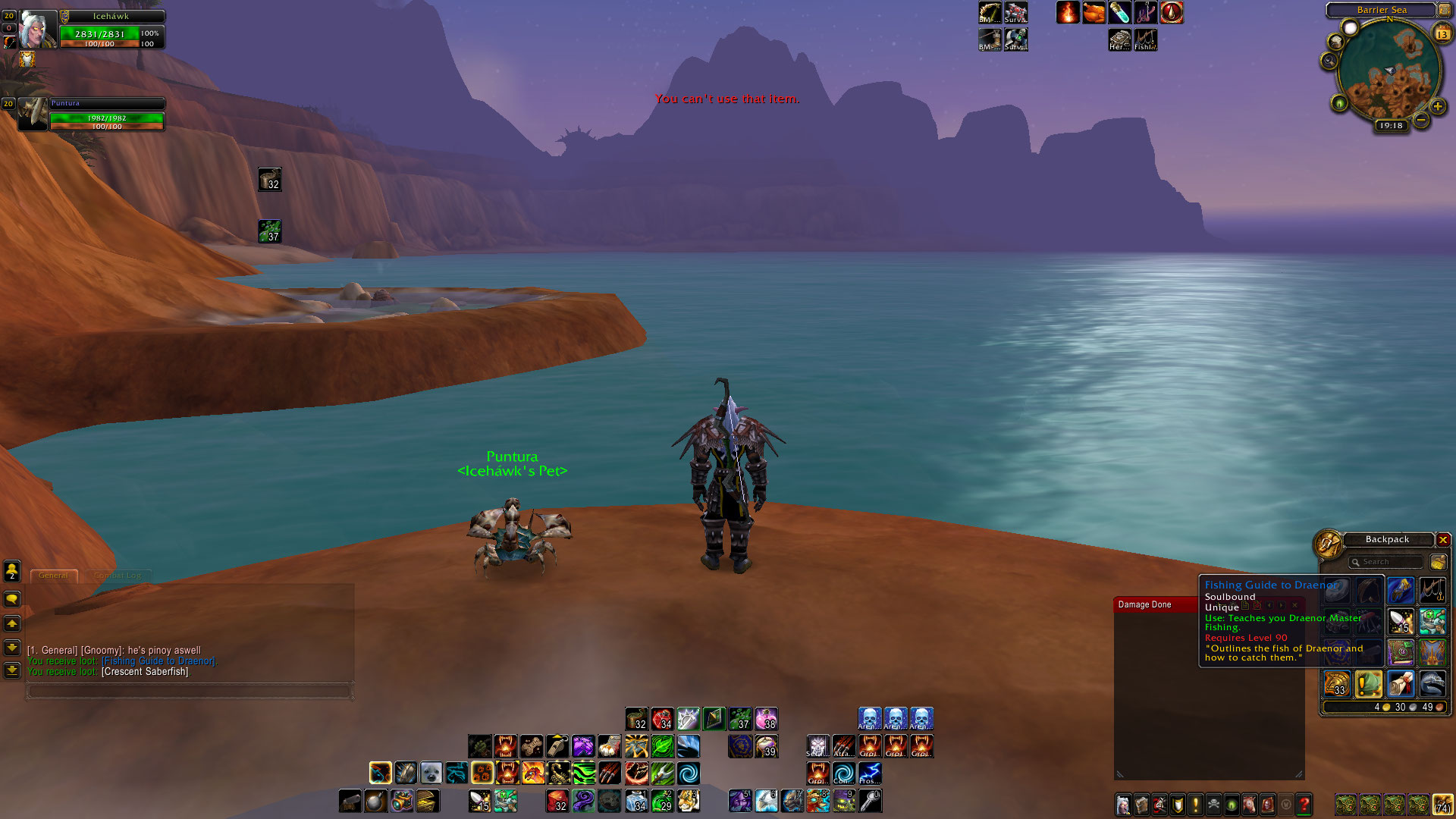Activate the scorpion ability on the action bar

[559, 773]
